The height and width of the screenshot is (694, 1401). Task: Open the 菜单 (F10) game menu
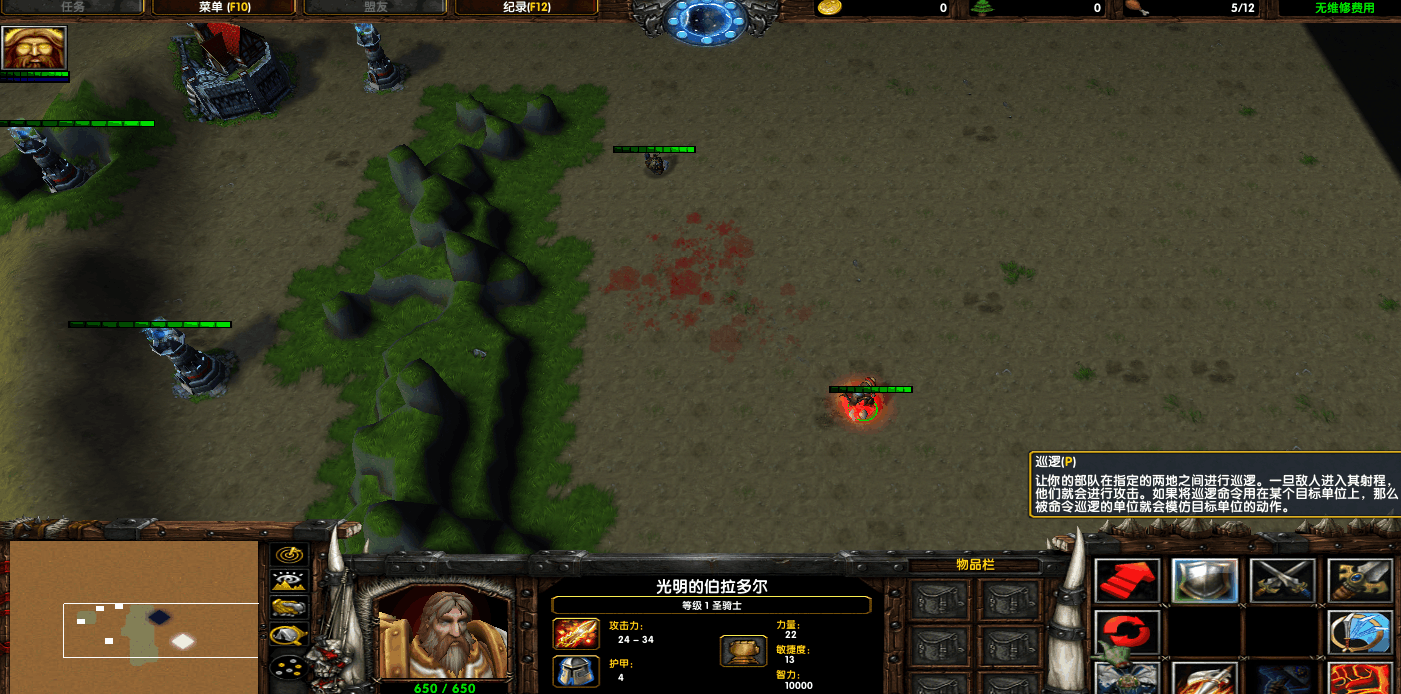224,8
